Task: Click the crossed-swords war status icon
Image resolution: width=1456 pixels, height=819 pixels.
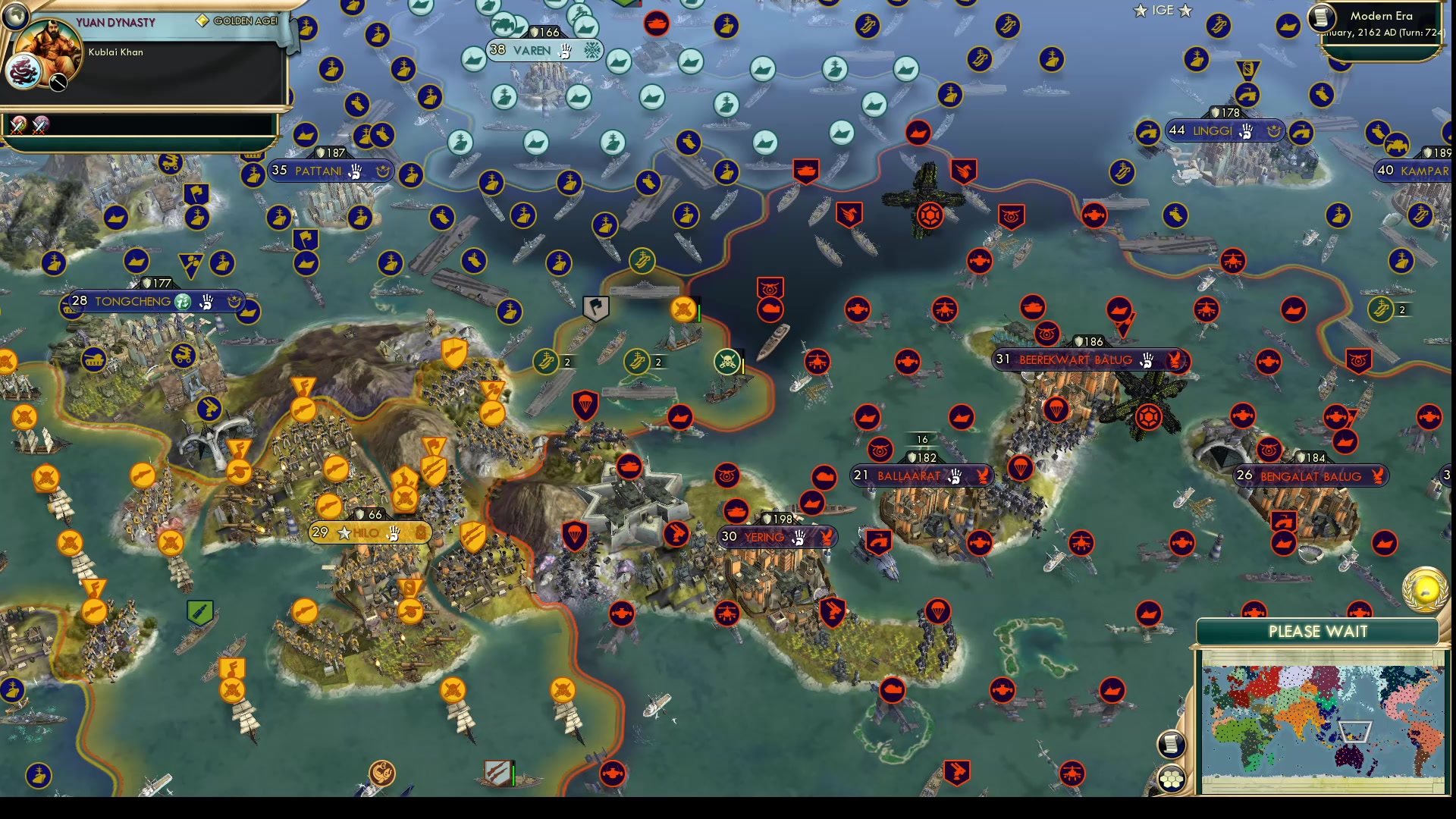Action: tap(17, 125)
